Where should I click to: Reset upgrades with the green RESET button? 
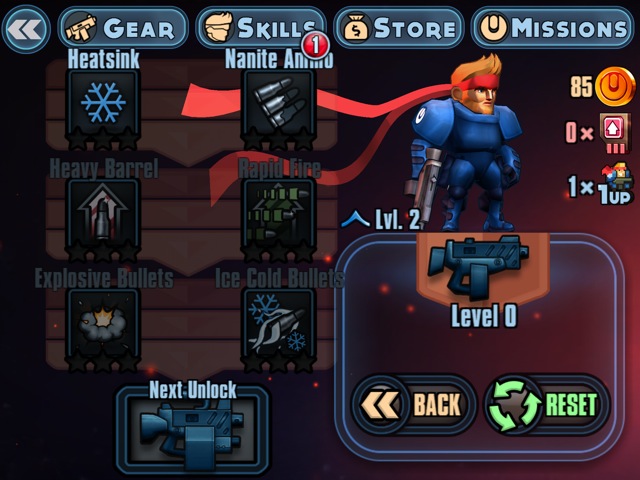pyautogui.click(x=546, y=404)
